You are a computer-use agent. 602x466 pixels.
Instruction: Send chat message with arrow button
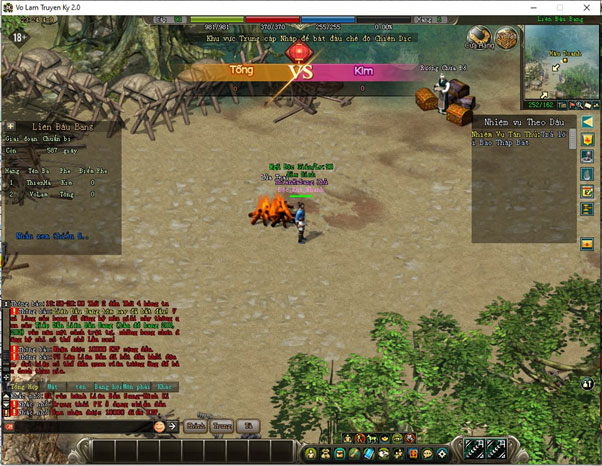tap(172, 426)
